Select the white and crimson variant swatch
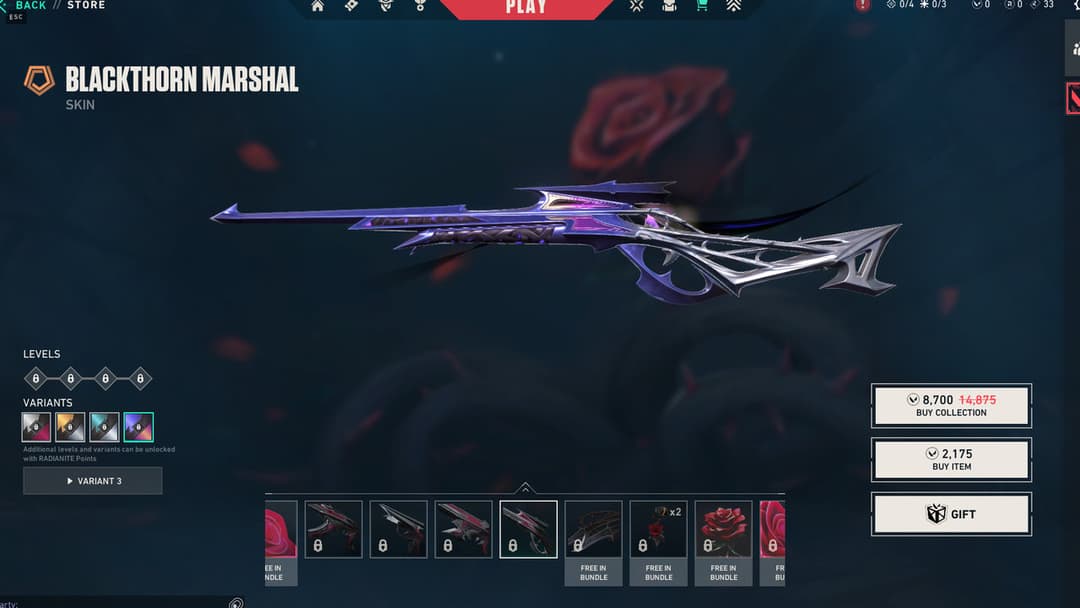Screen dimensions: 1080x608 [x=37, y=428]
